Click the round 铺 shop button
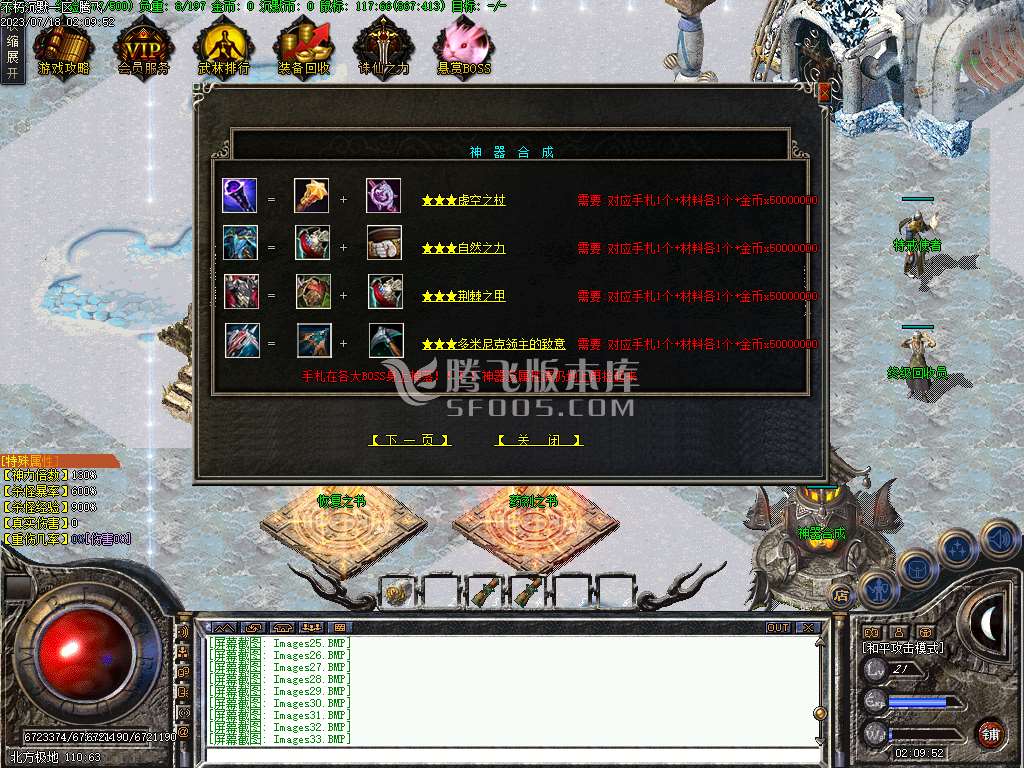Screen dimensions: 1024x768 tap(990, 733)
